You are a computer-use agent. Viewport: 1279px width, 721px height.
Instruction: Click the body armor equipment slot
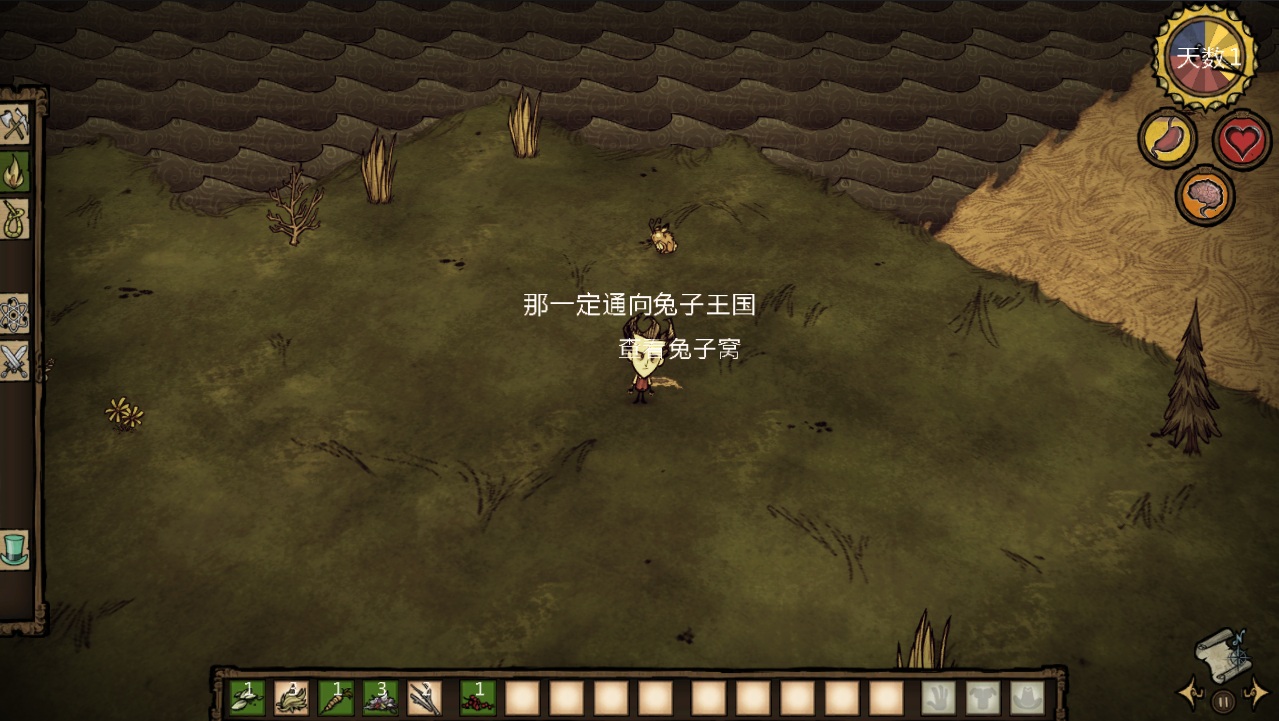pos(983,697)
